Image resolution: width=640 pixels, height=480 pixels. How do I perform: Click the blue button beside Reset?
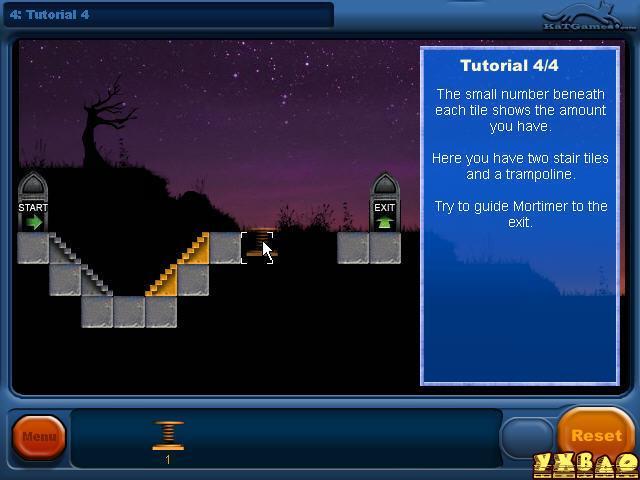pyautogui.click(x=526, y=437)
